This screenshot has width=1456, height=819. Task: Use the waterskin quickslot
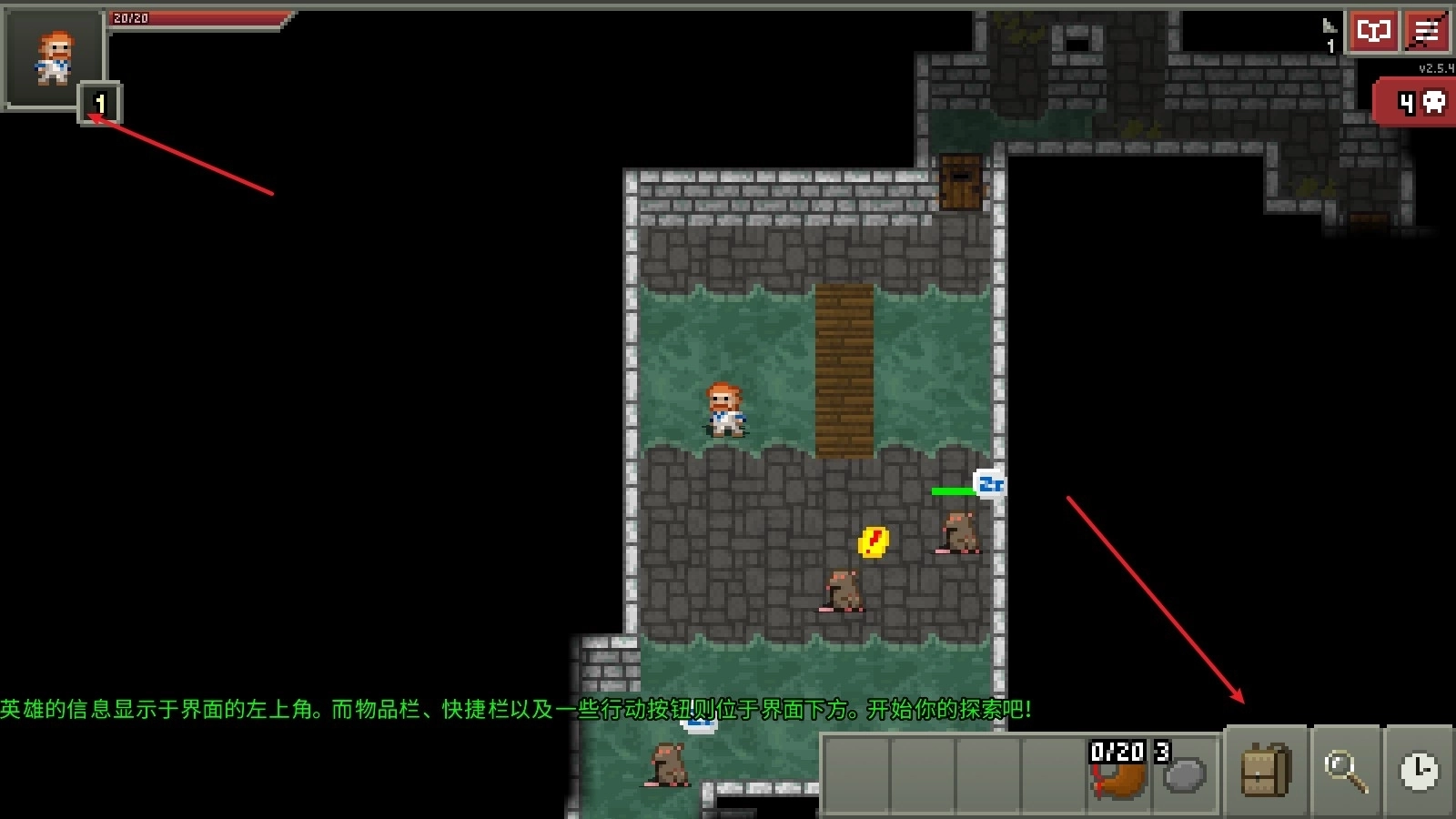pyautogui.click(x=1118, y=773)
